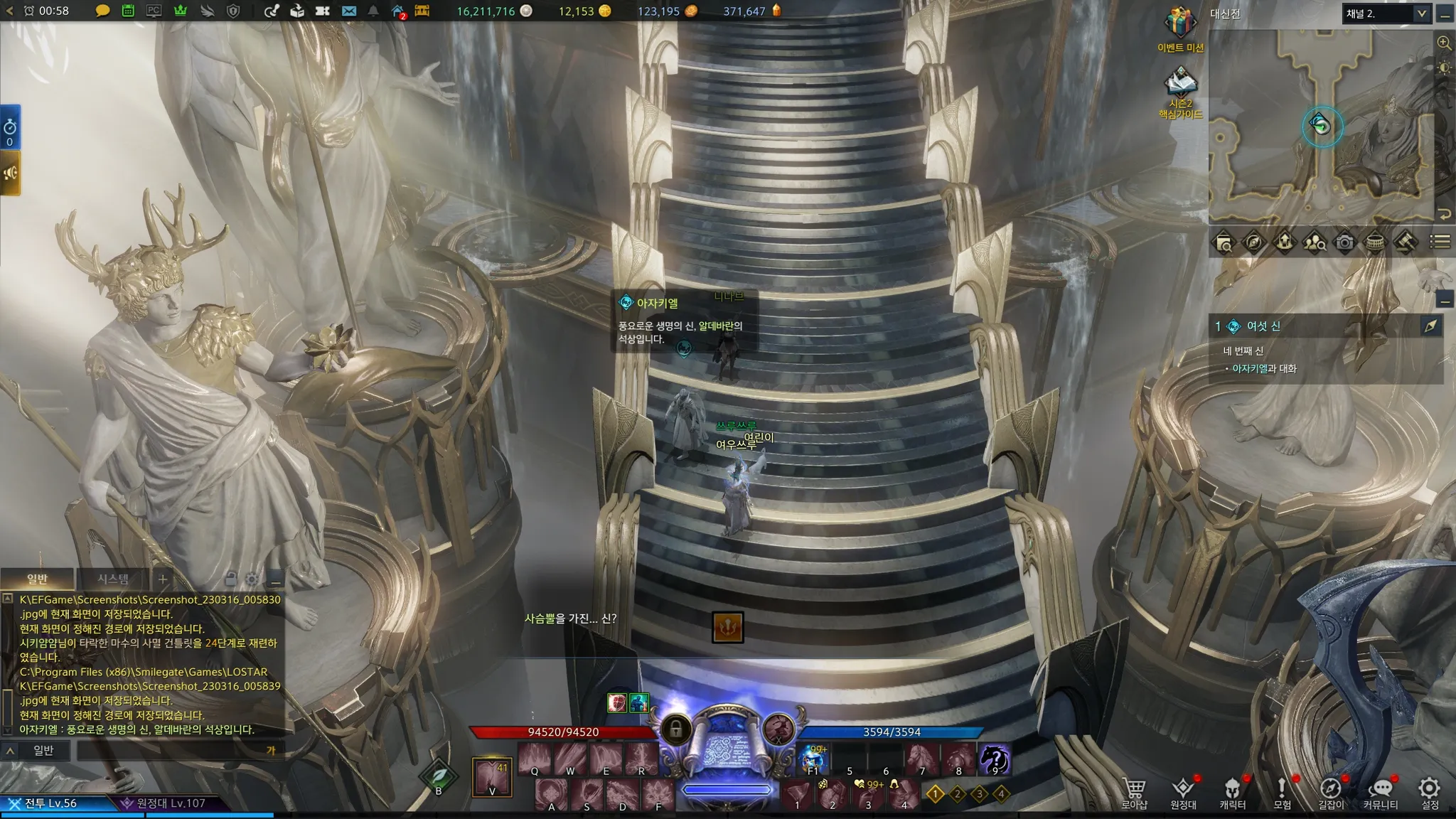The height and width of the screenshot is (819, 1456).
Task: Open the 시즌2 핵심가이드 book icon
Action: 1180,85
